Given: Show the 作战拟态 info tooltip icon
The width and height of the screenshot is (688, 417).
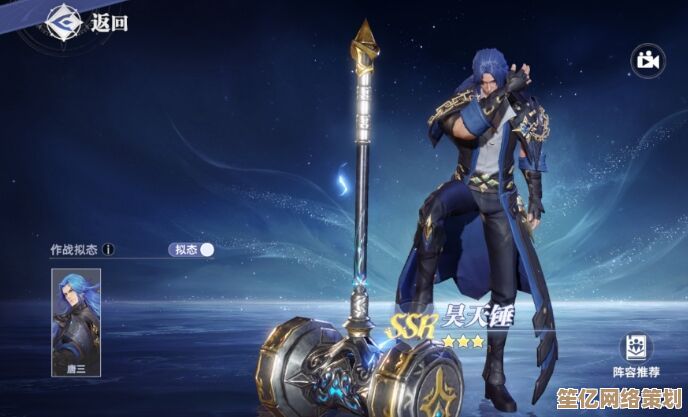Looking at the screenshot, I should tap(109, 249).
